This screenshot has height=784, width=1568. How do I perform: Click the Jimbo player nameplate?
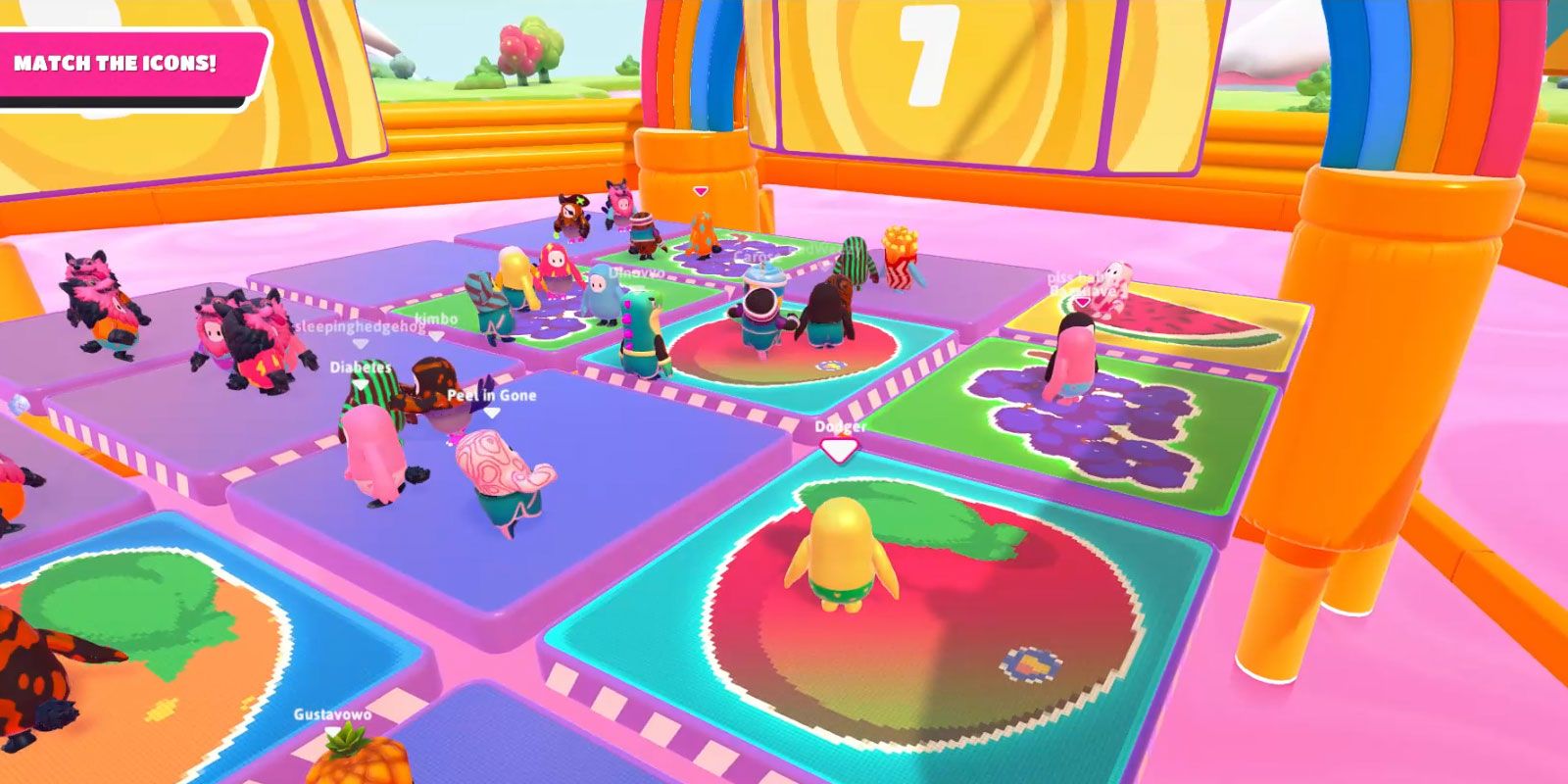[436, 318]
